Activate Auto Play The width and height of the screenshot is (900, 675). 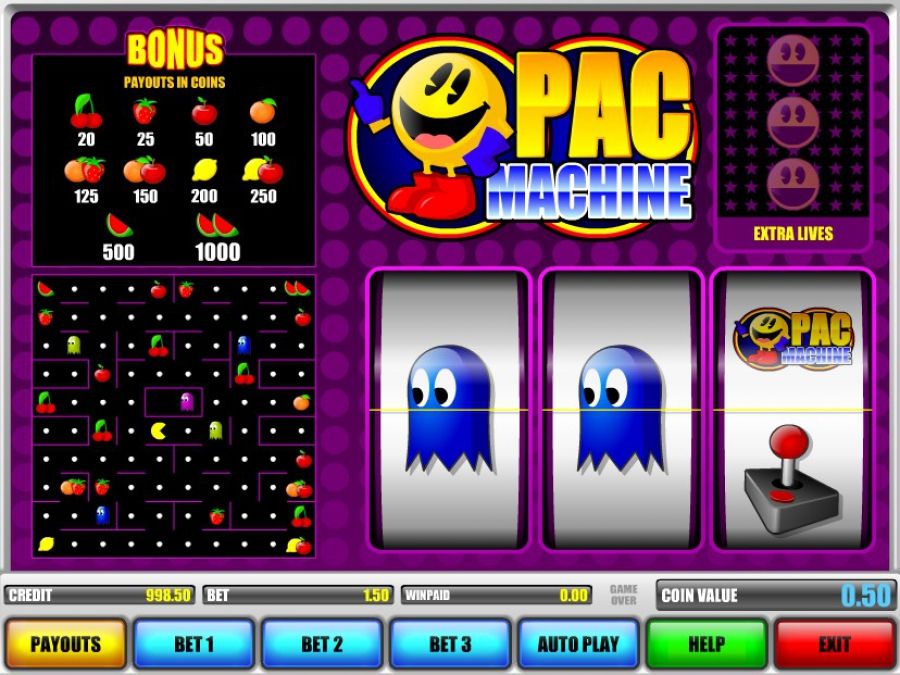point(578,644)
